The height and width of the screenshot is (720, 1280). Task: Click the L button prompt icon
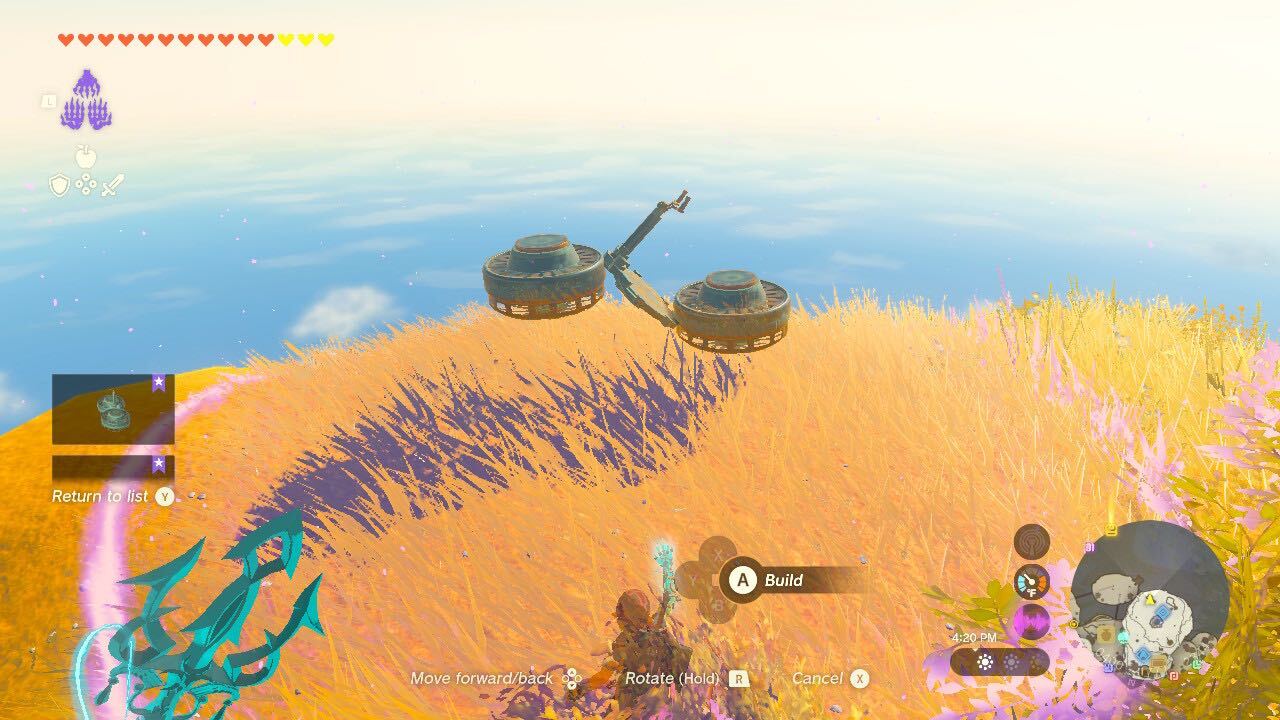[48, 102]
